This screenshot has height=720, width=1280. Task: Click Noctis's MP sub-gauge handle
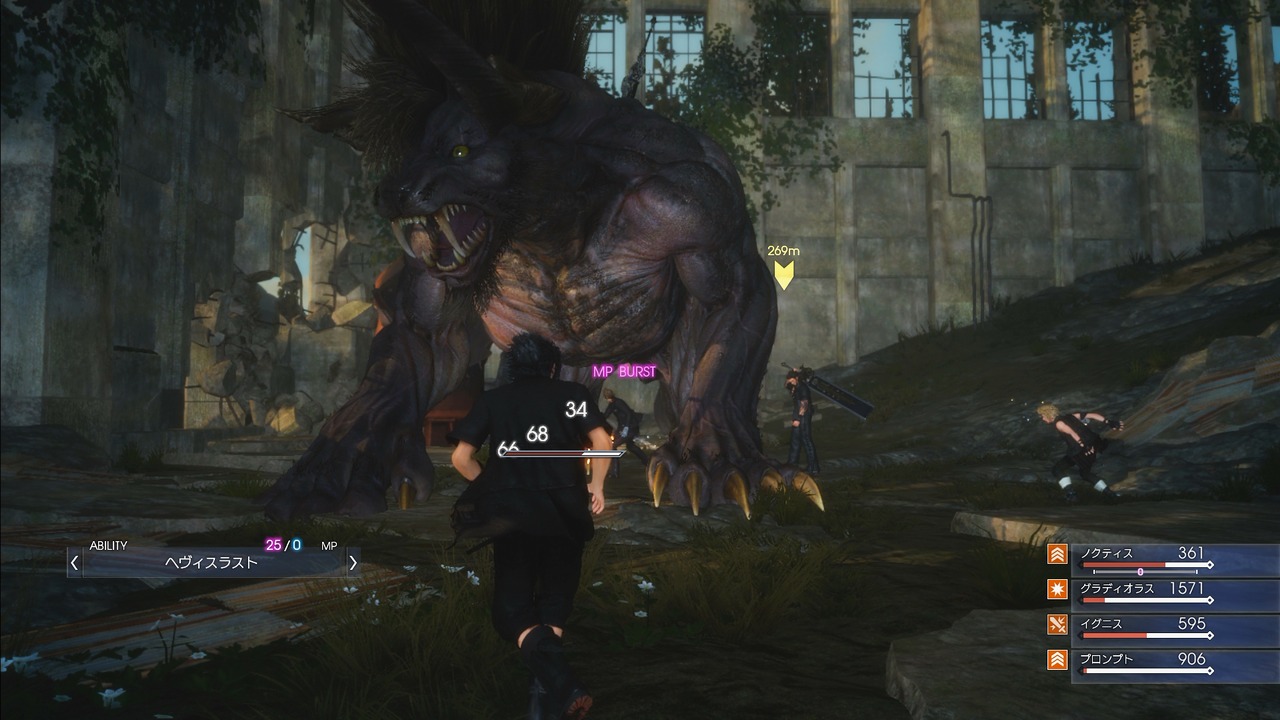point(1140,571)
